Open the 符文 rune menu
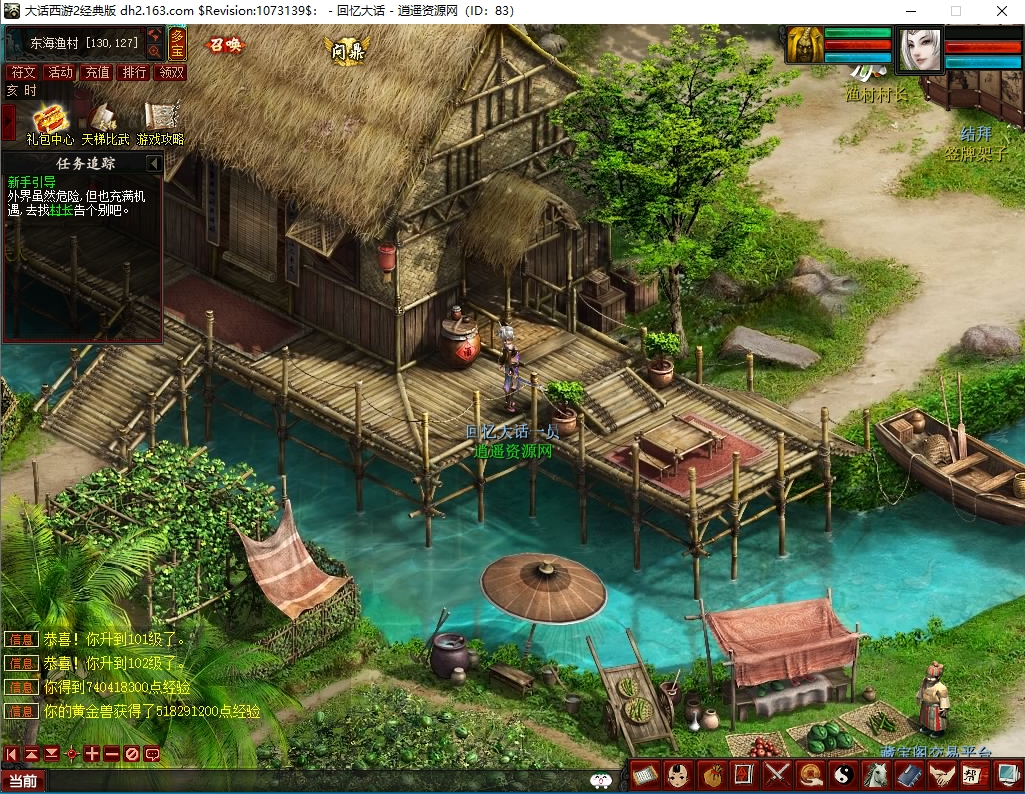This screenshot has width=1025, height=794. (x=22, y=72)
